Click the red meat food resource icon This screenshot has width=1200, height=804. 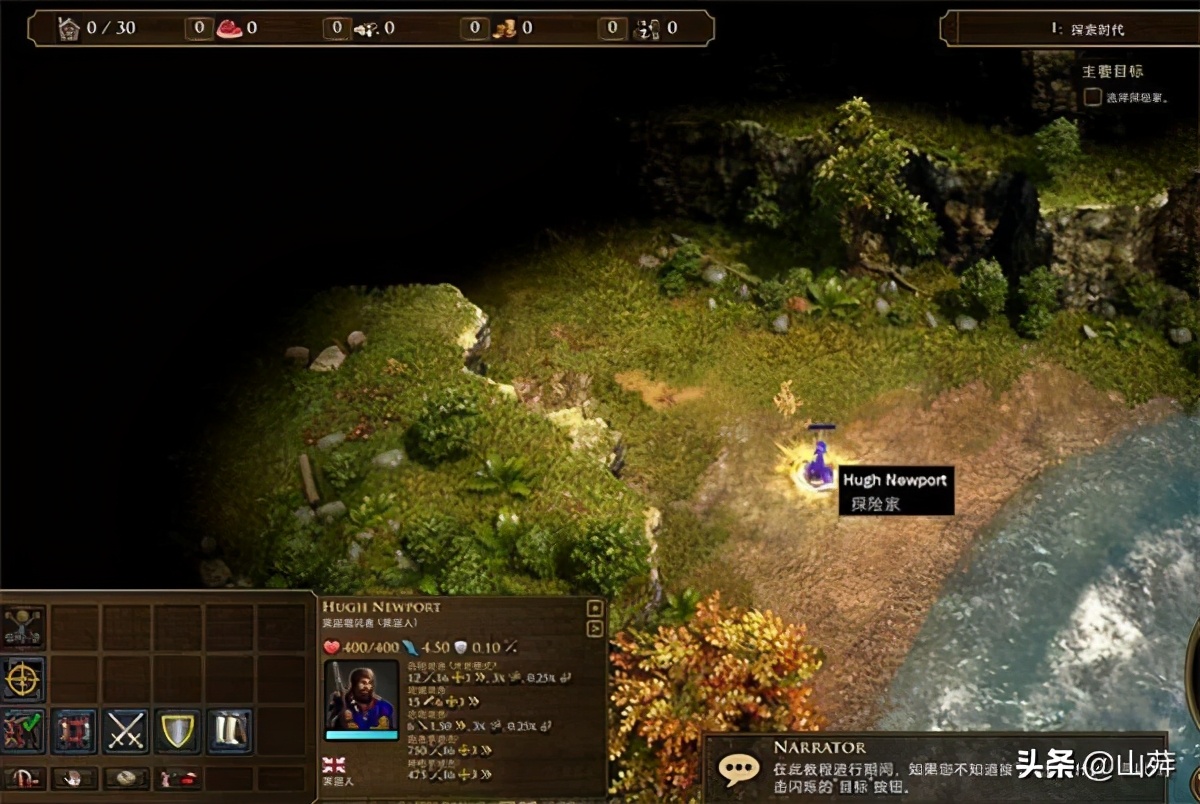tap(229, 28)
